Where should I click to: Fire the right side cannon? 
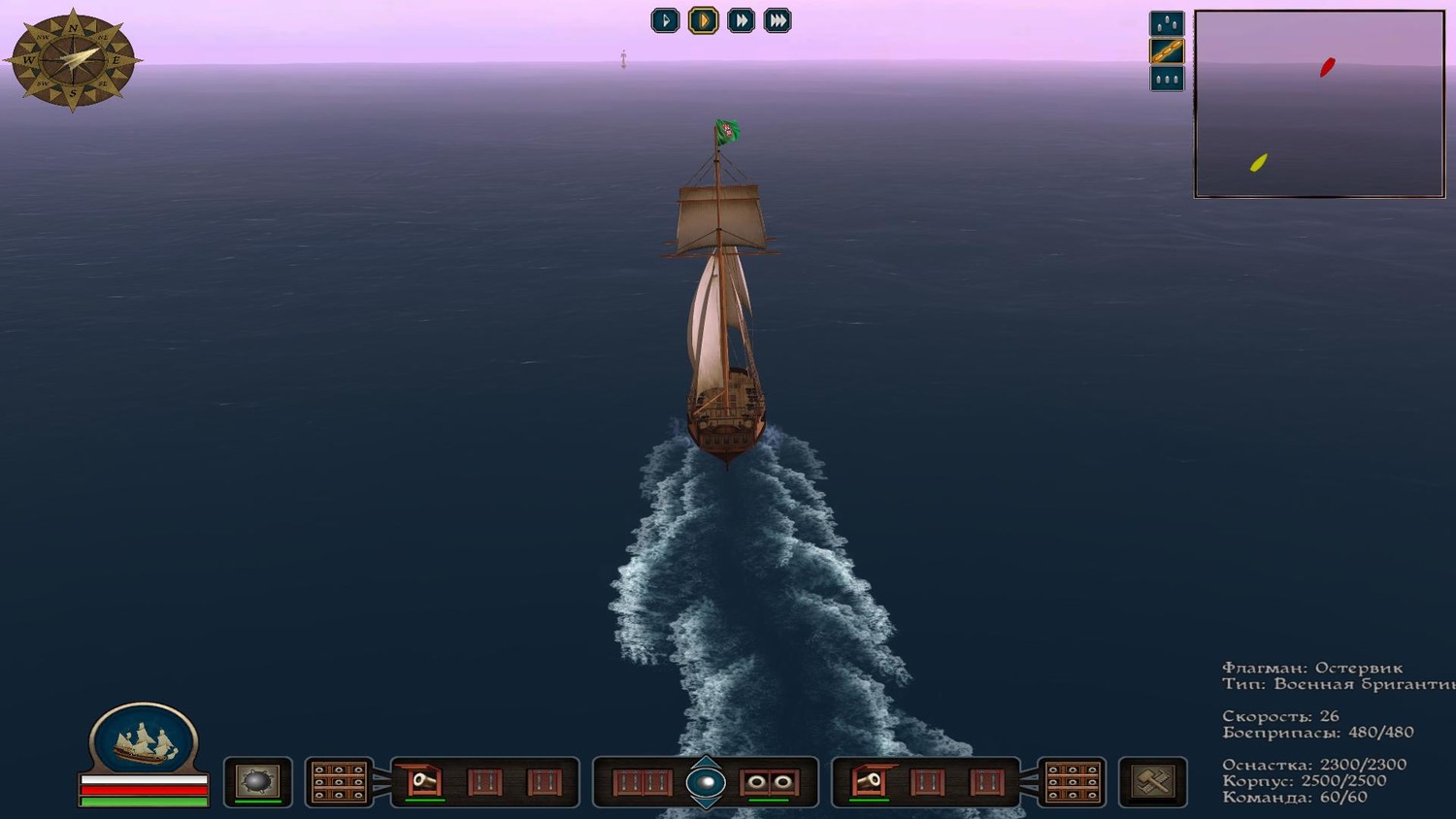868,781
